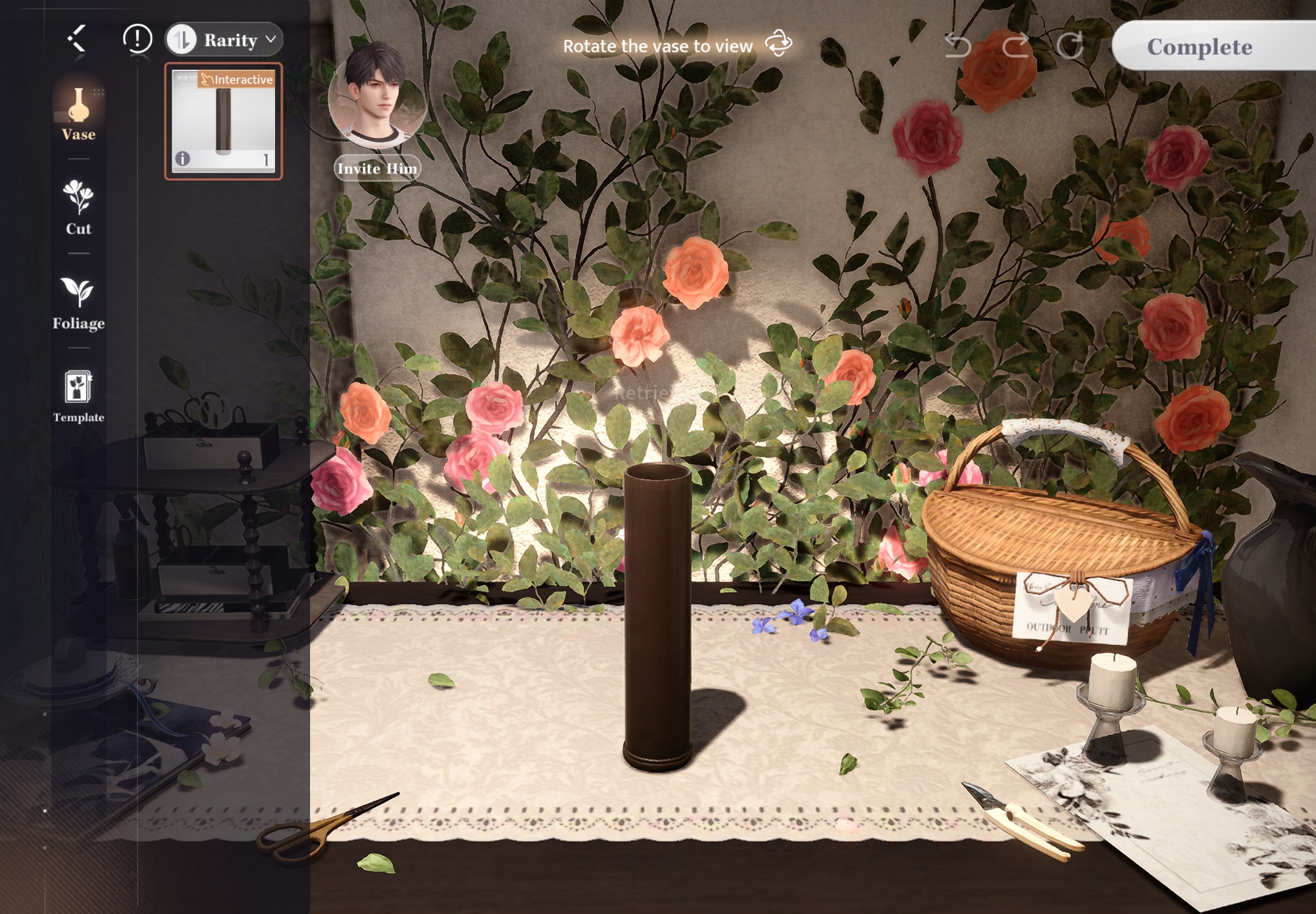
Task: Redo the arrangement action
Action: click(x=1015, y=45)
